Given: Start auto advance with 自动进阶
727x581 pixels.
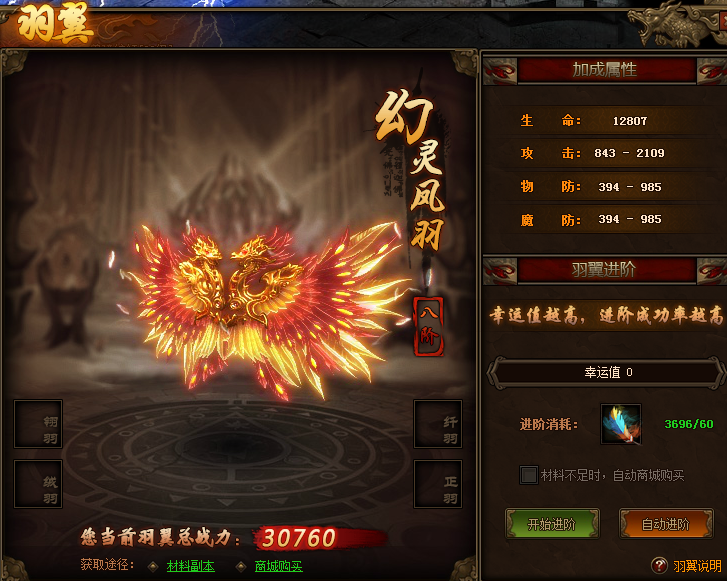Looking at the screenshot, I should pos(664,524).
